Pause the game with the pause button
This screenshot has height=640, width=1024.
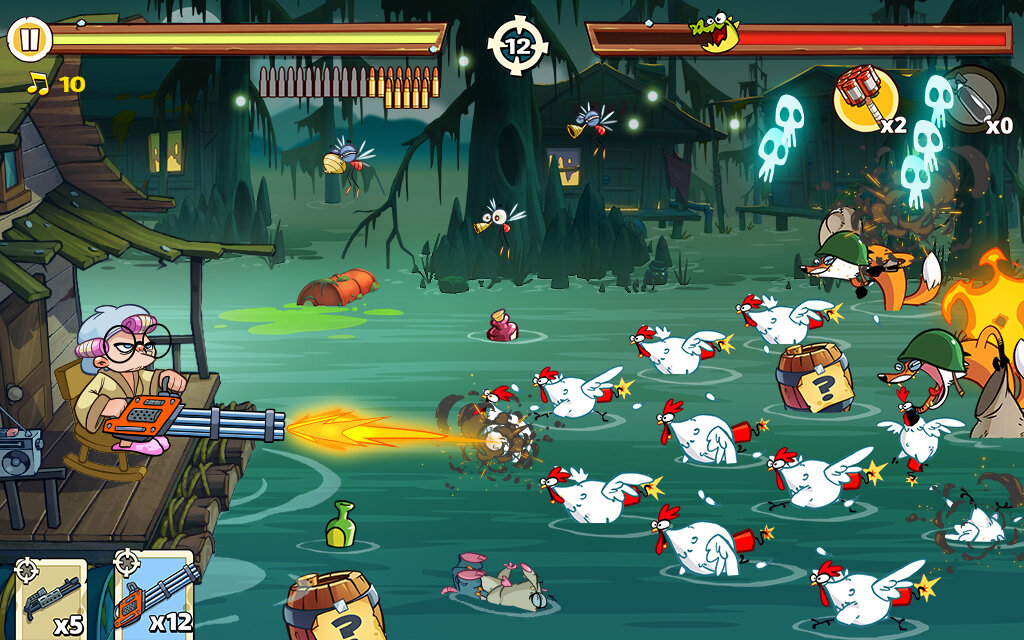coord(29,39)
